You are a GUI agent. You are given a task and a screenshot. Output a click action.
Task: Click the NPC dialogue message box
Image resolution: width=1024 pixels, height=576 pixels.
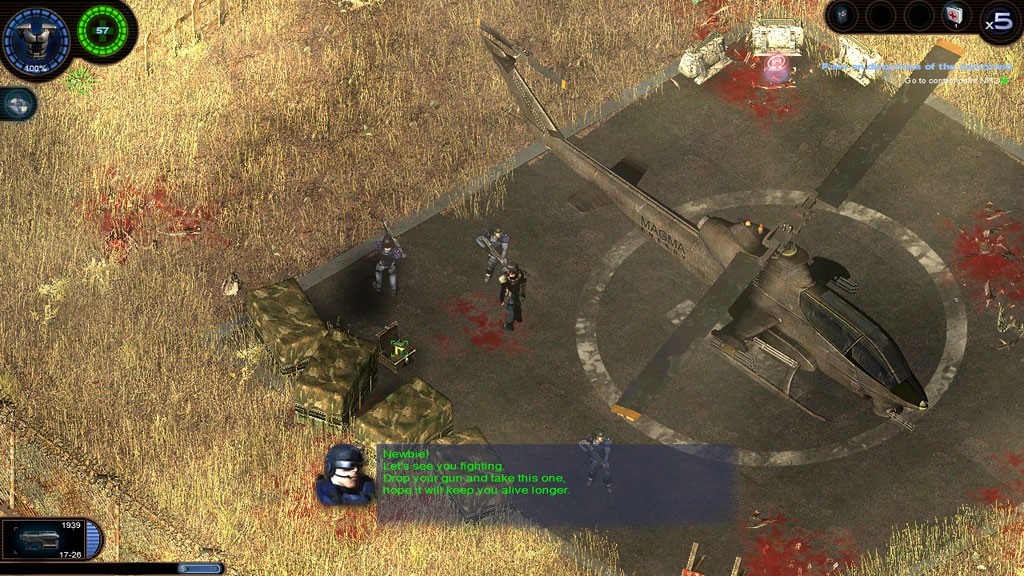556,484
